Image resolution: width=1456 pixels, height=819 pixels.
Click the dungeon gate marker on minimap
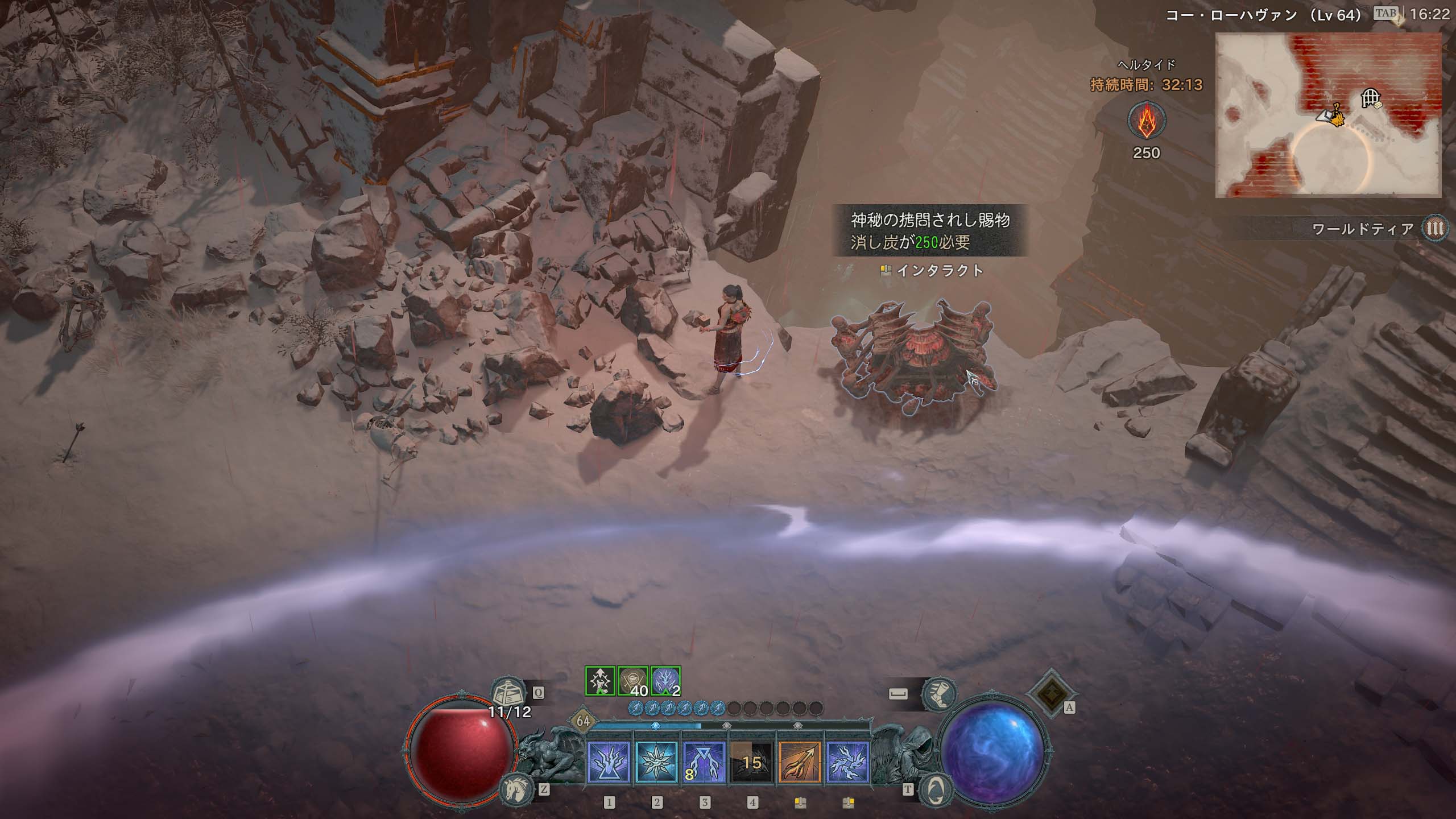click(1370, 99)
